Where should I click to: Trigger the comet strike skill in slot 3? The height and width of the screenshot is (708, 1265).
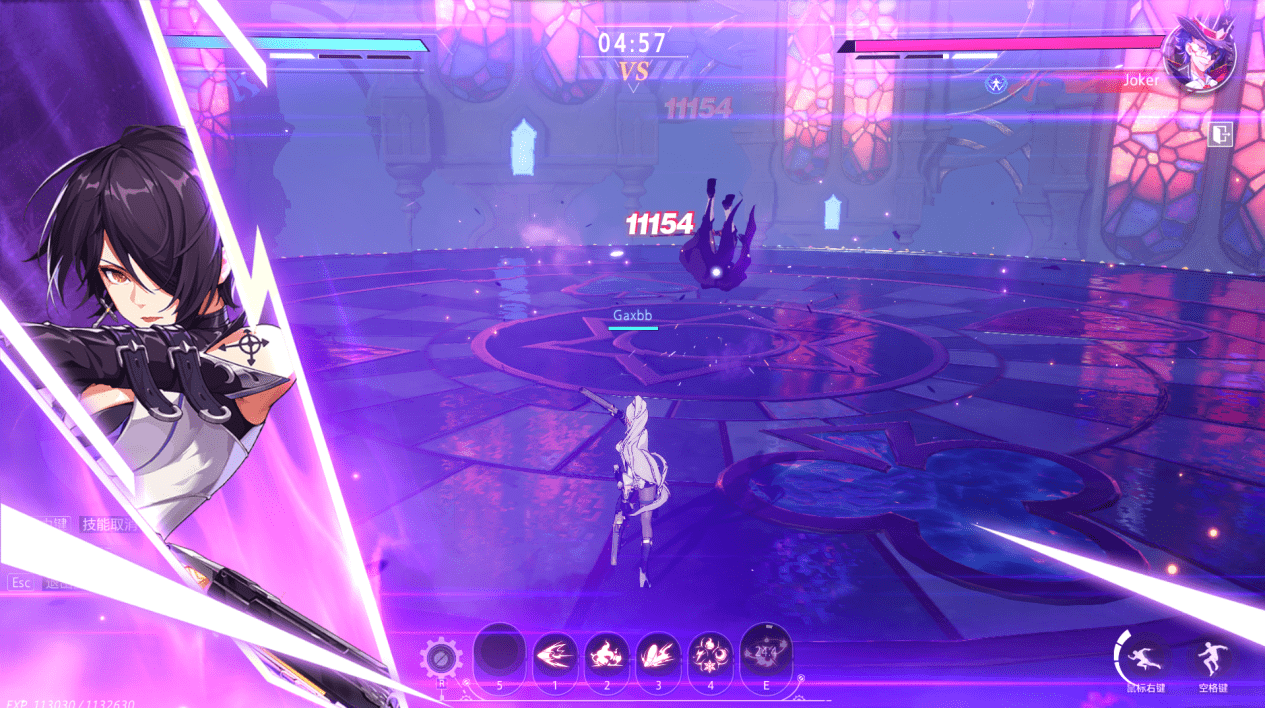(659, 656)
